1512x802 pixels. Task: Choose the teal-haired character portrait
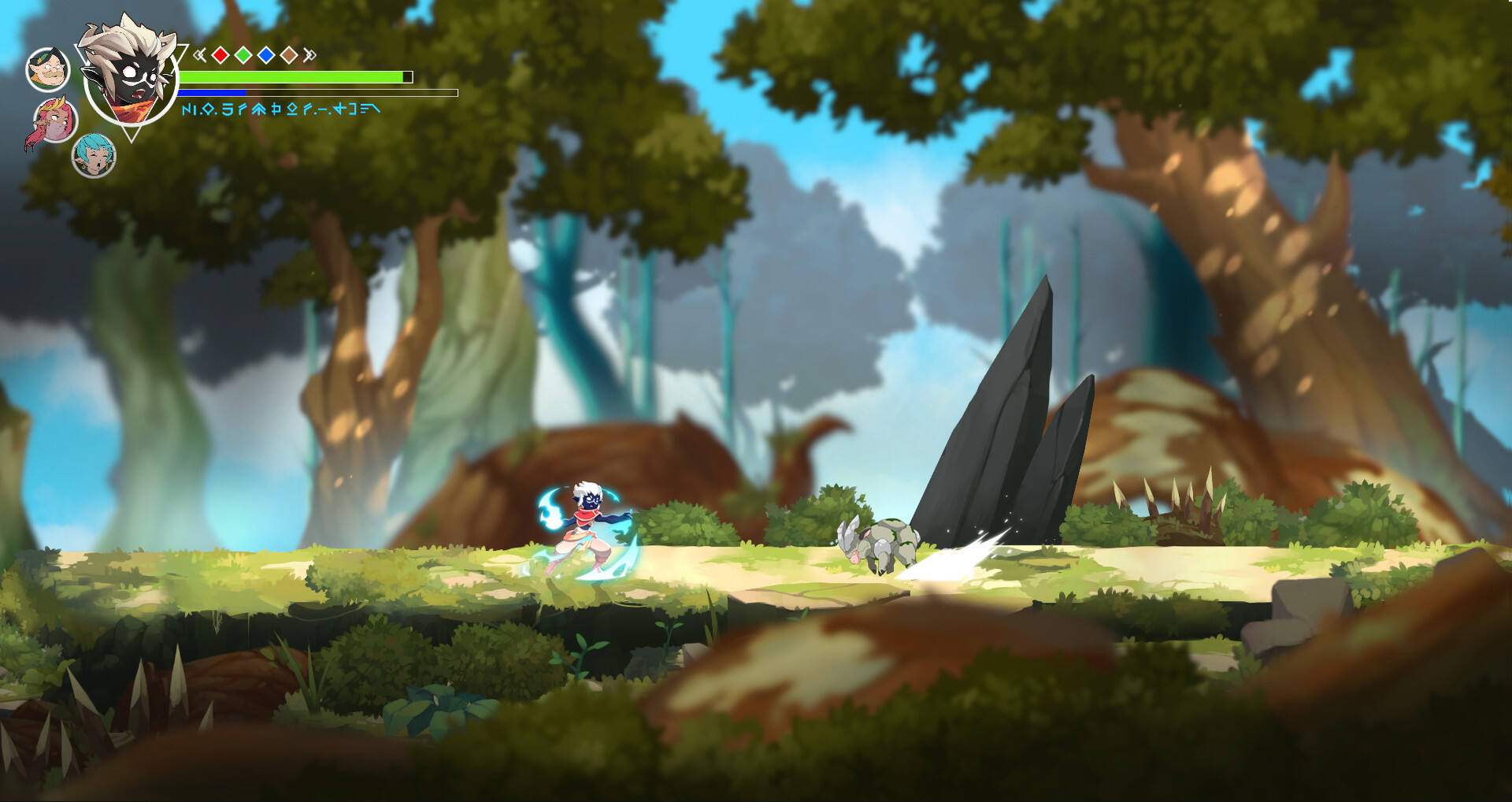tap(94, 156)
